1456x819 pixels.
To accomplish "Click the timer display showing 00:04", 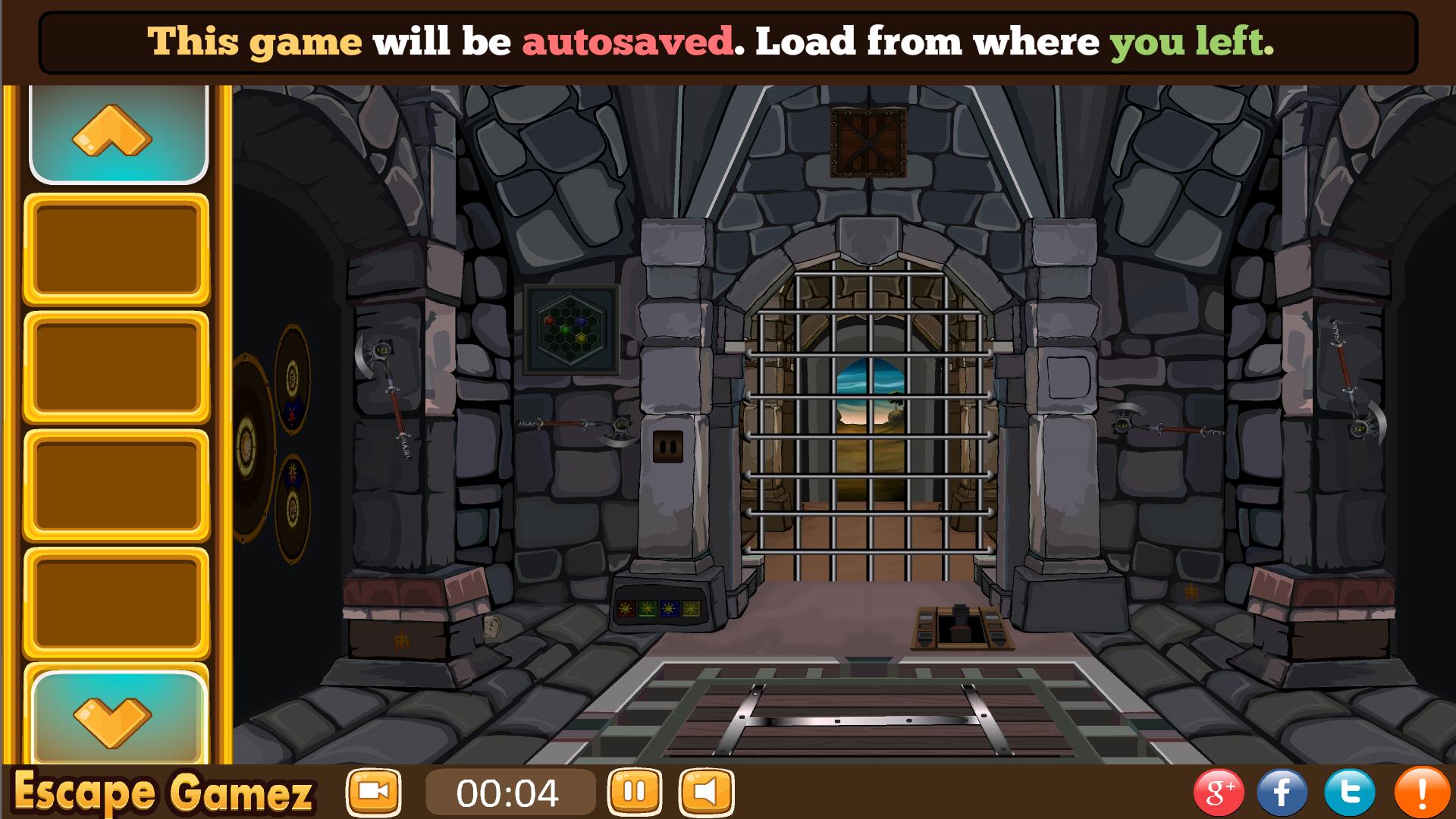I will pyautogui.click(x=510, y=791).
